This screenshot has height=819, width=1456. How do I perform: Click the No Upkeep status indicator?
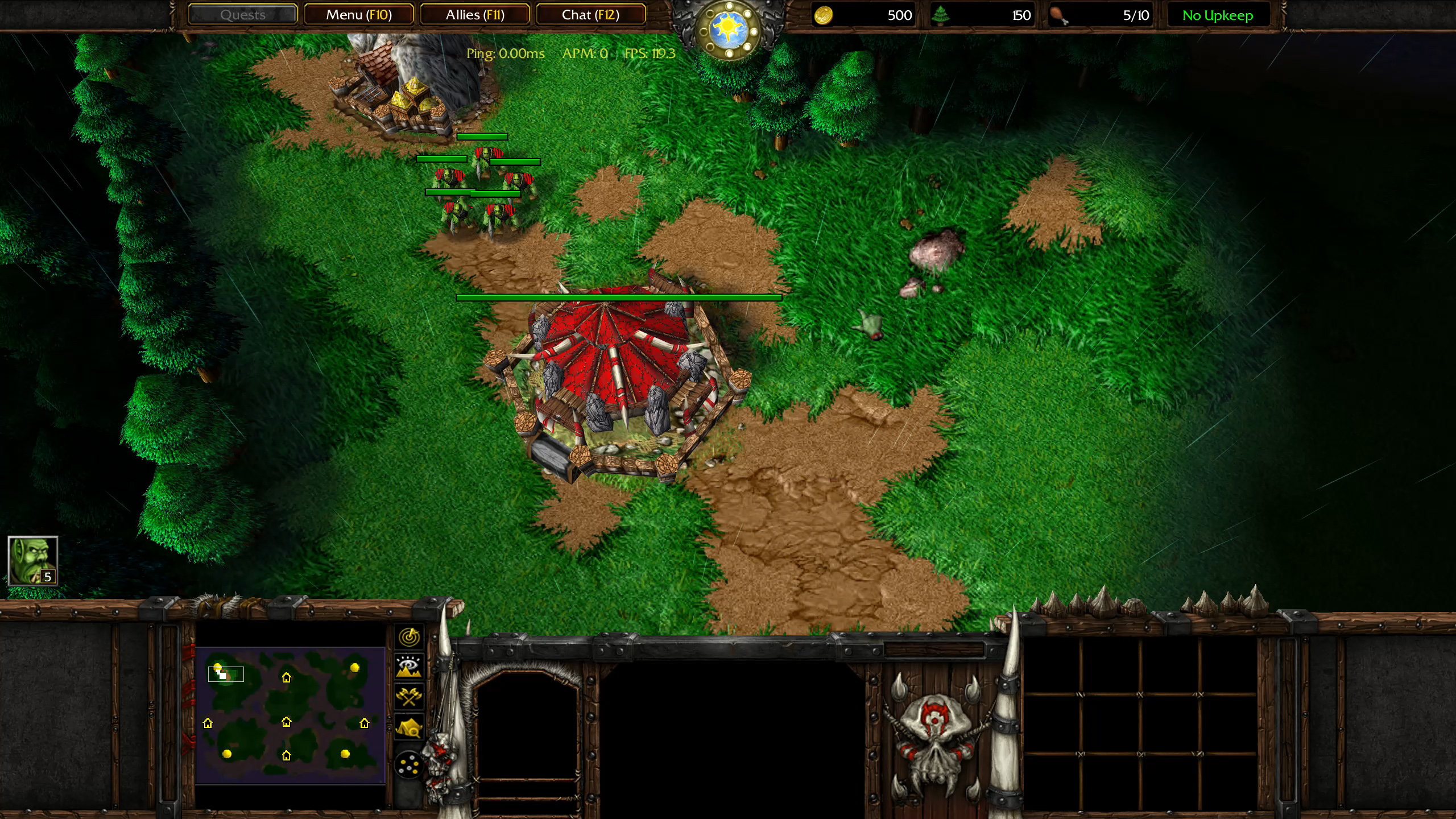point(1217,15)
